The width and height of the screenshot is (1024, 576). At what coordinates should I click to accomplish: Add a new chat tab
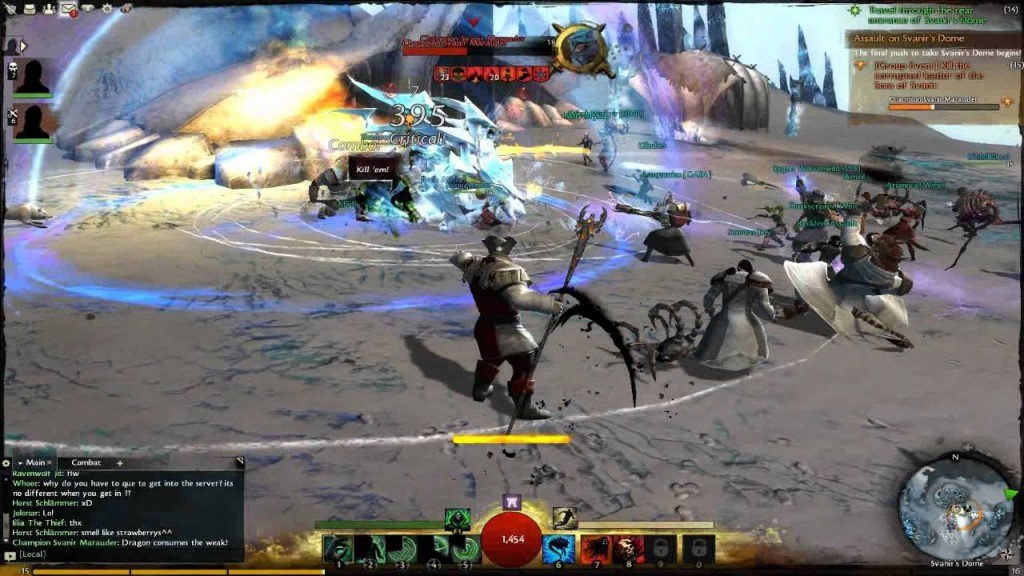point(119,463)
